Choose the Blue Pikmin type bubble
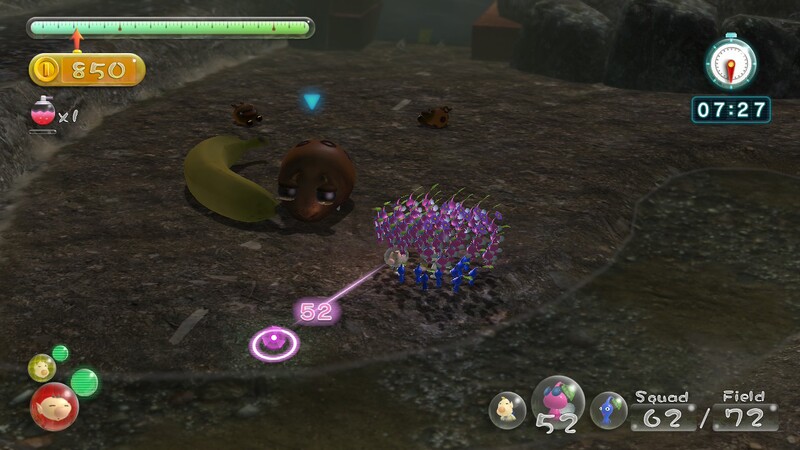The height and width of the screenshot is (450, 800). [608, 410]
